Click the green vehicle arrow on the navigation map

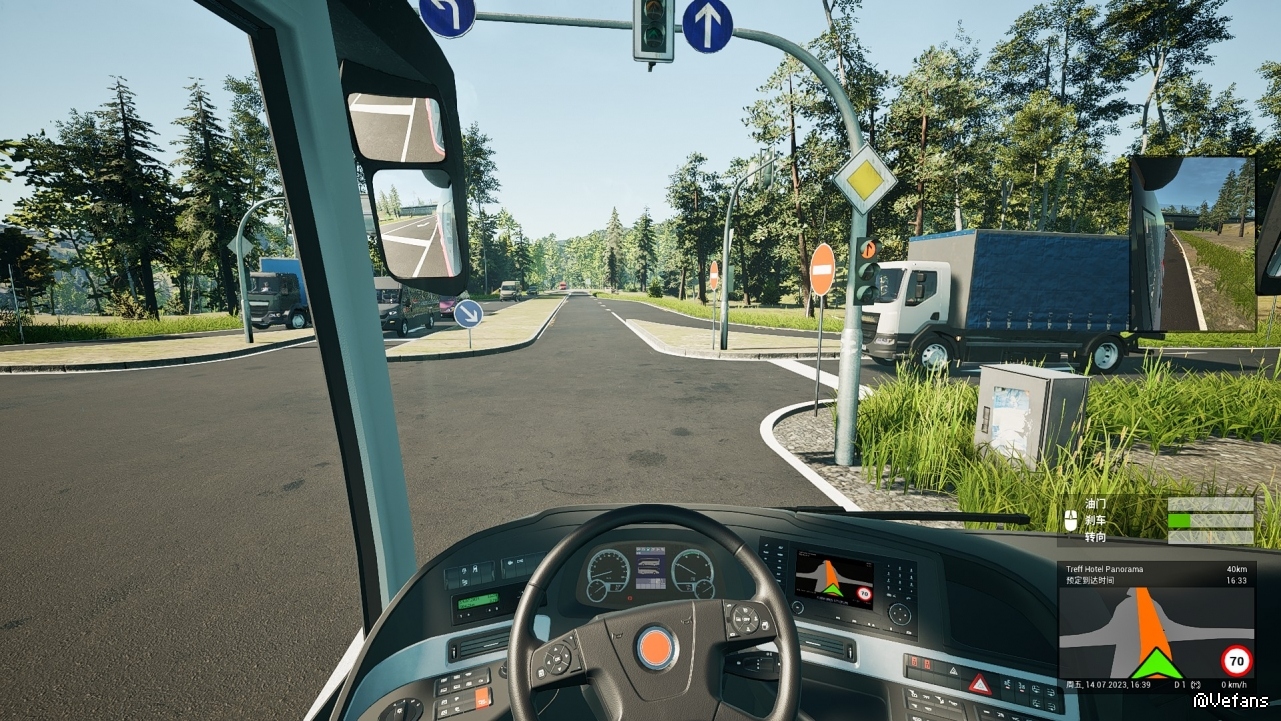pyautogui.click(x=1156, y=664)
